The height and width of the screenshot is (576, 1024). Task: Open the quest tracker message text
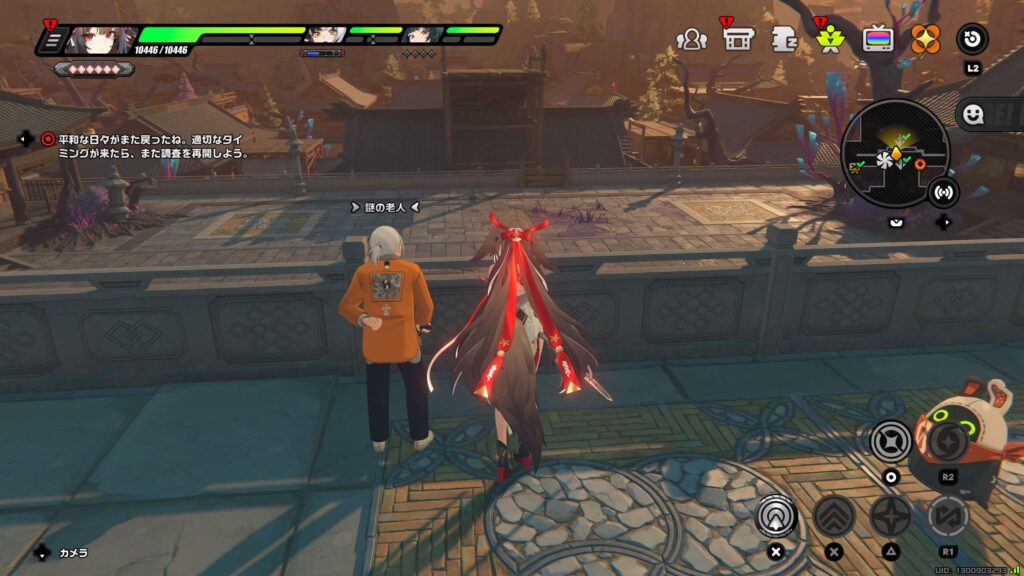coord(146,147)
